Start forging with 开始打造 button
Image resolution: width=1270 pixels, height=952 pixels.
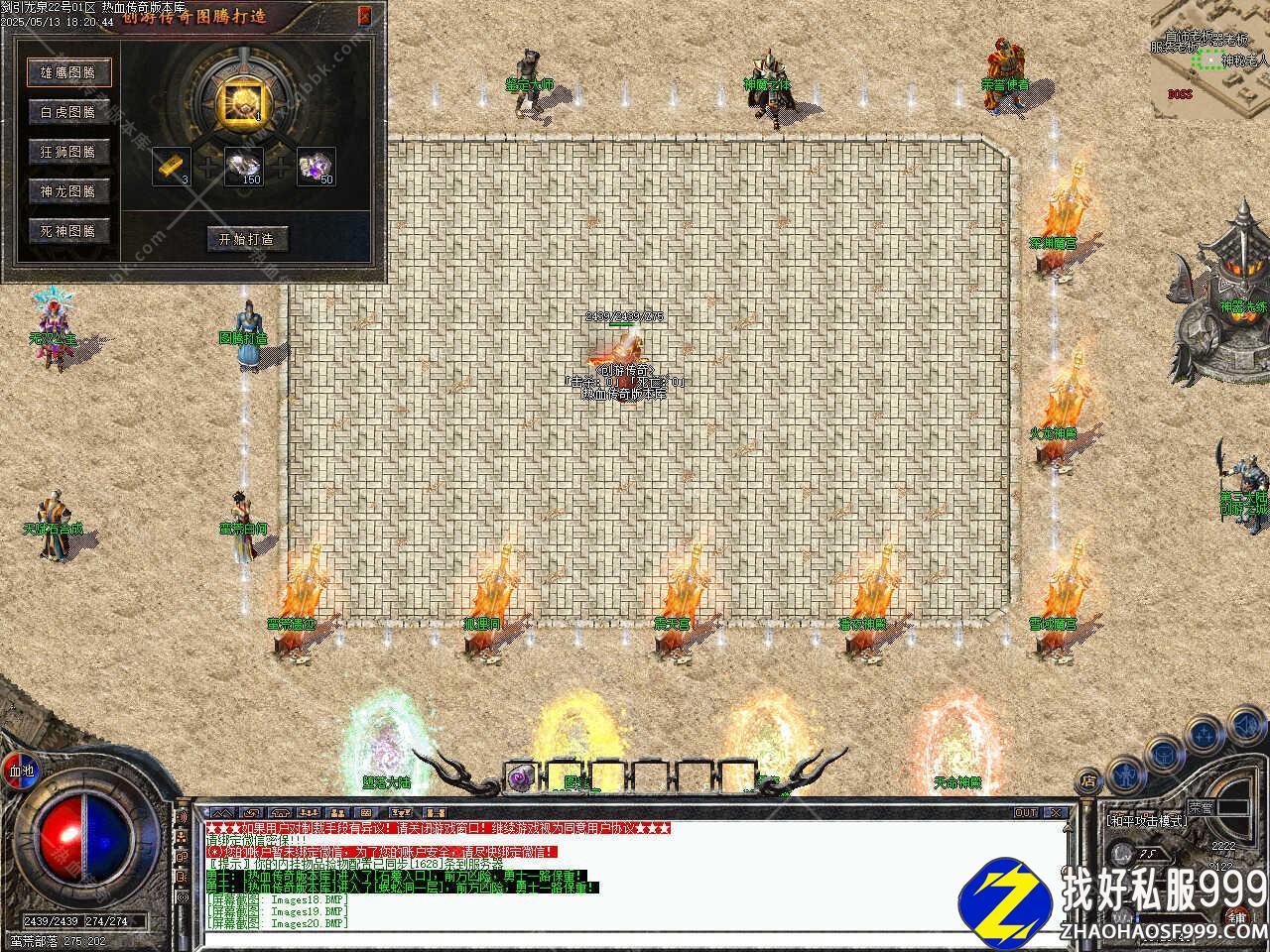[246, 239]
